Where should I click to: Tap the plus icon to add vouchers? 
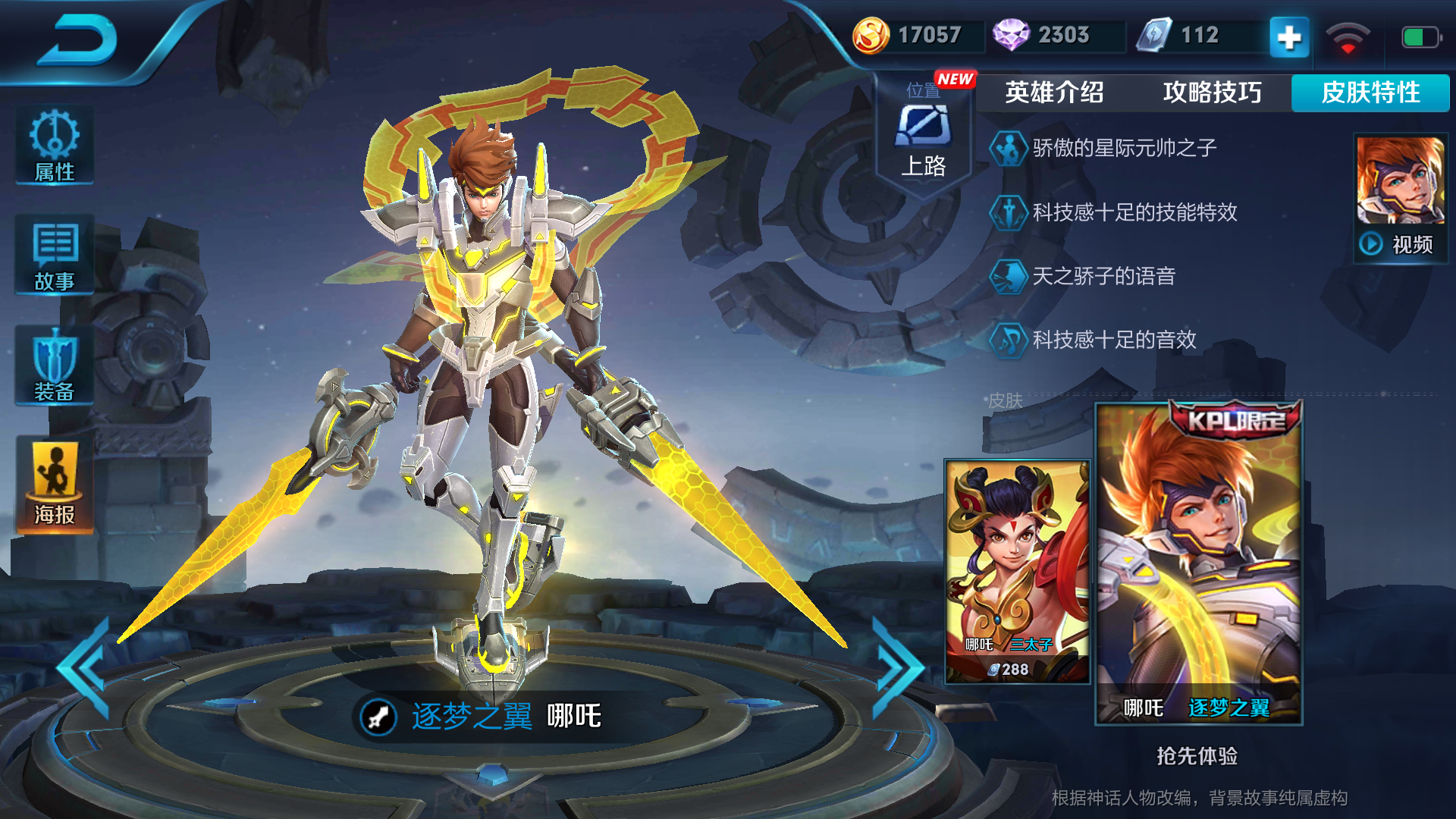(1289, 35)
